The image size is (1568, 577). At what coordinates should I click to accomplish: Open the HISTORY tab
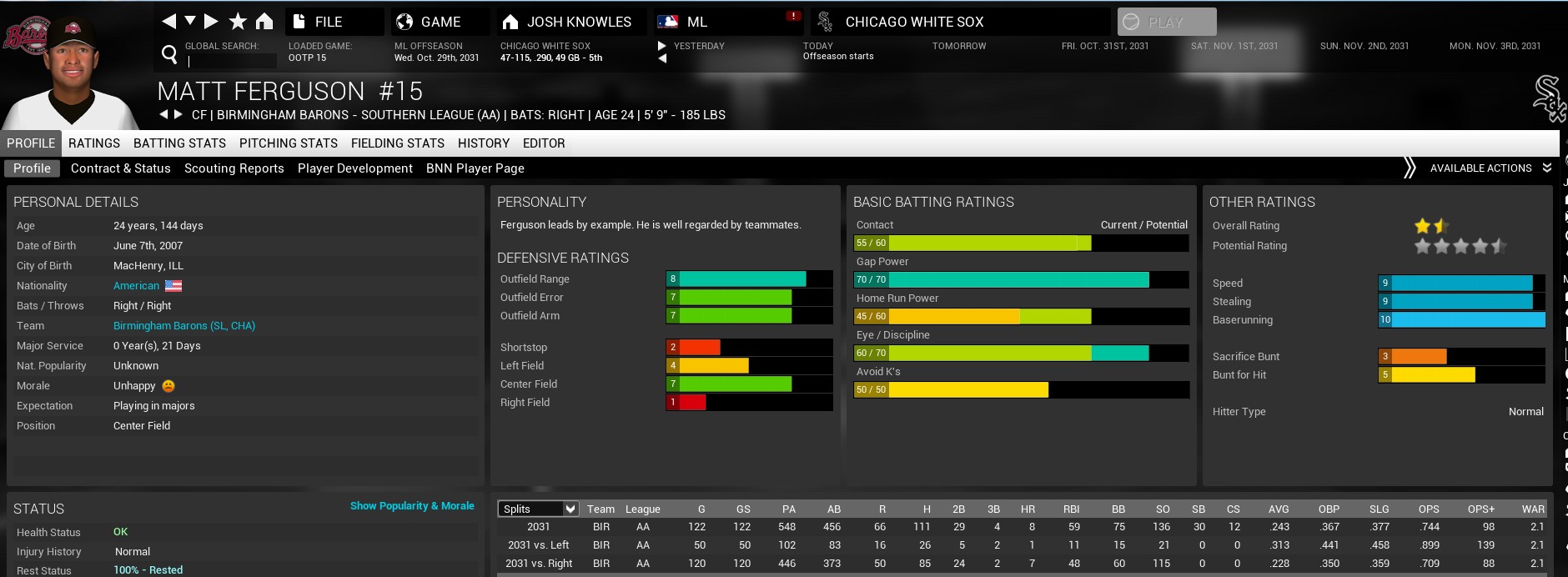pyautogui.click(x=484, y=143)
